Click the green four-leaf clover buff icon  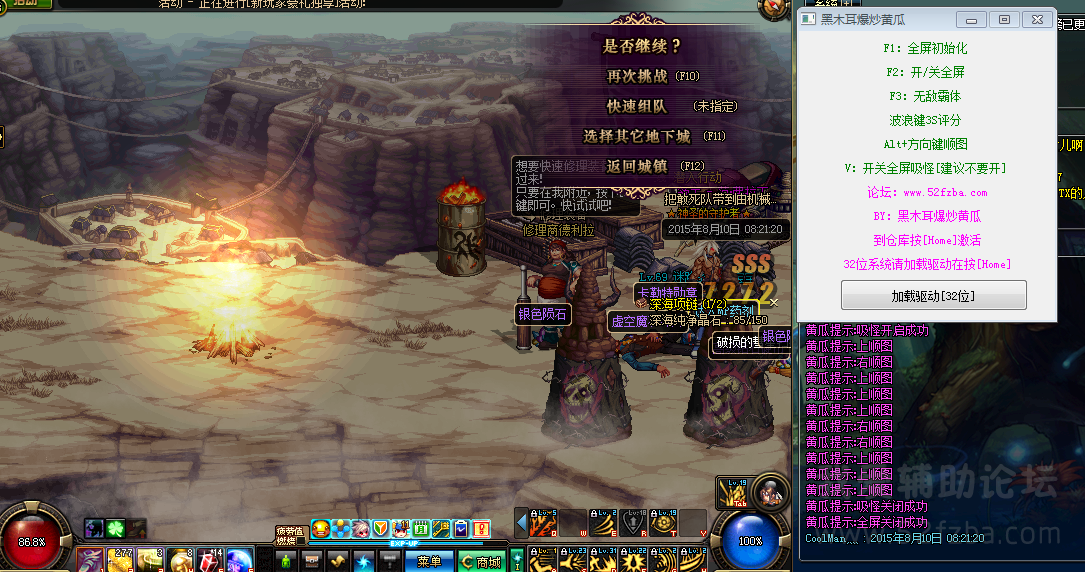click(115, 528)
